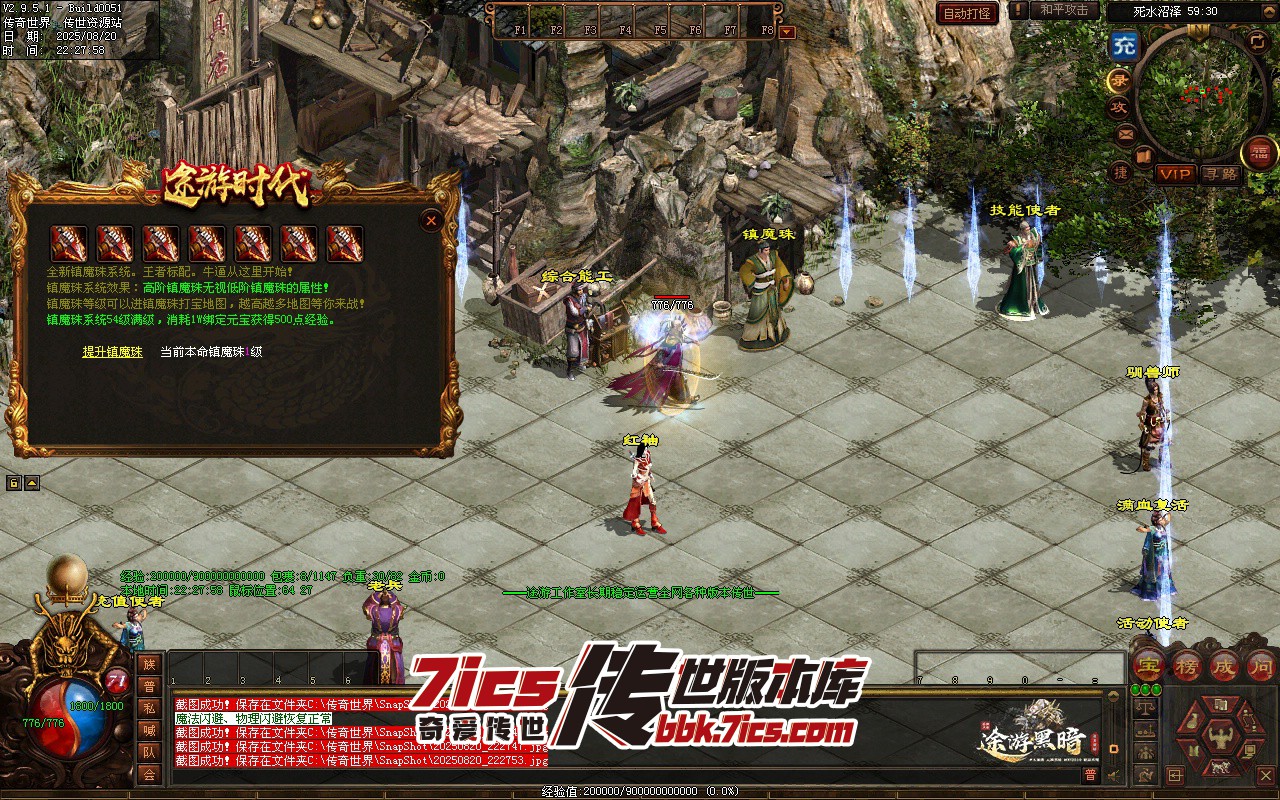Toggle the 自动打怪 auto-fight button
The width and height of the screenshot is (1280, 800).
point(967,13)
